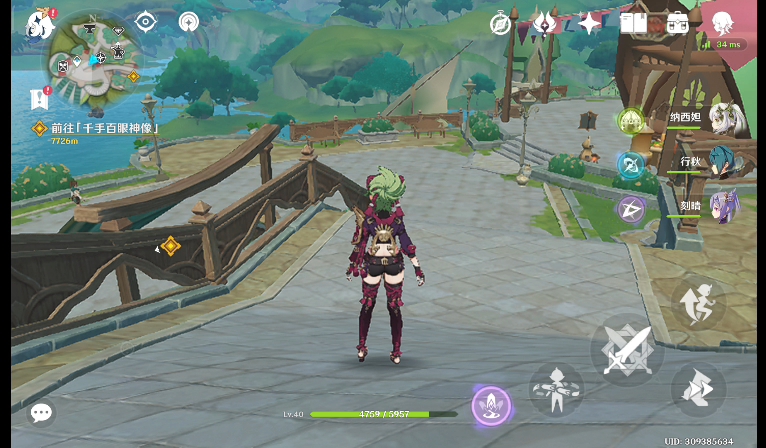Open the compass icon in the top bar
766x448 pixels.
[501, 23]
